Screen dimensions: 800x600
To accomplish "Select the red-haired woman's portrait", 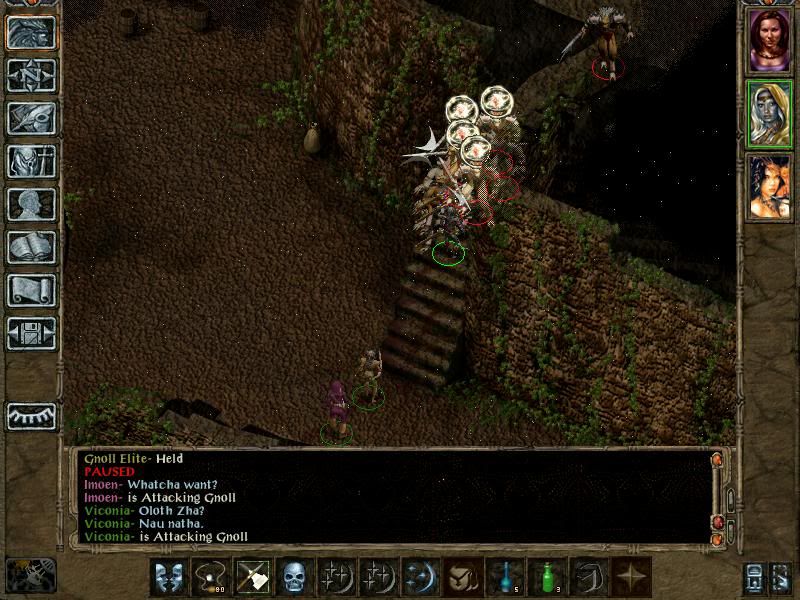I will (x=770, y=39).
